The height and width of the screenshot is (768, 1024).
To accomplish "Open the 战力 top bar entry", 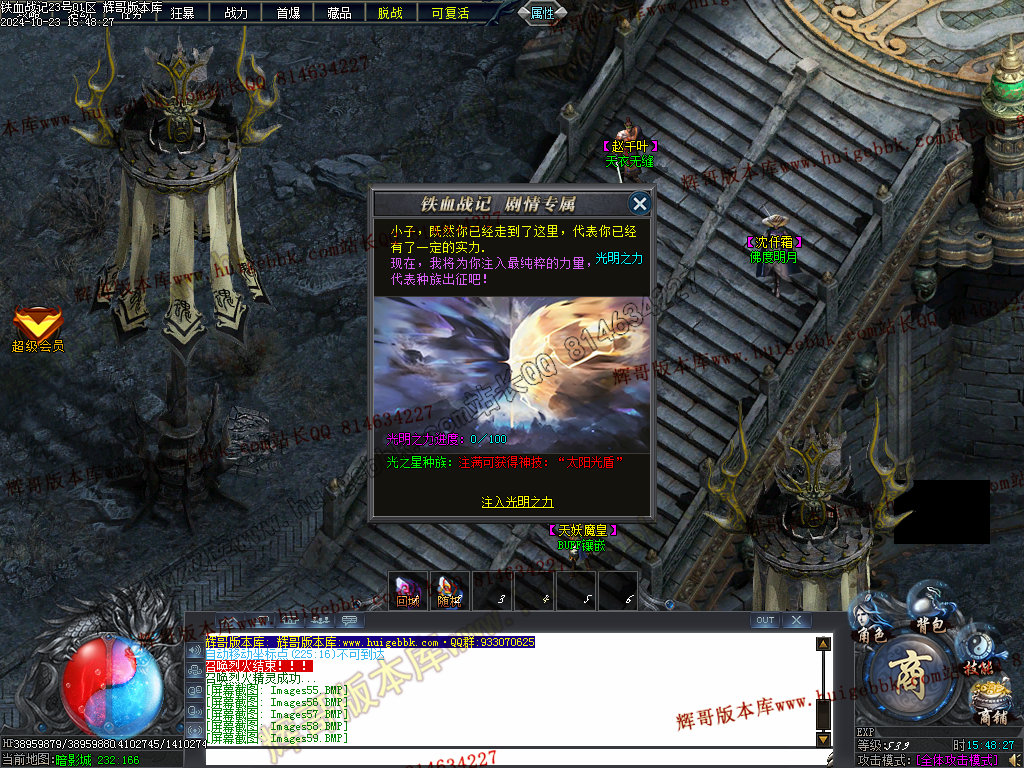I will tap(236, 13).
